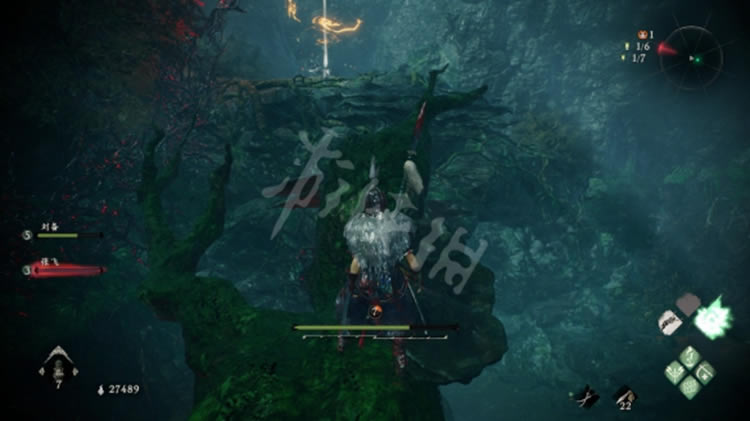Viewport: 750px width, 421px height.
Task: Select the ranged weapon slot with 22 ammo
Action: pos(624,396)
